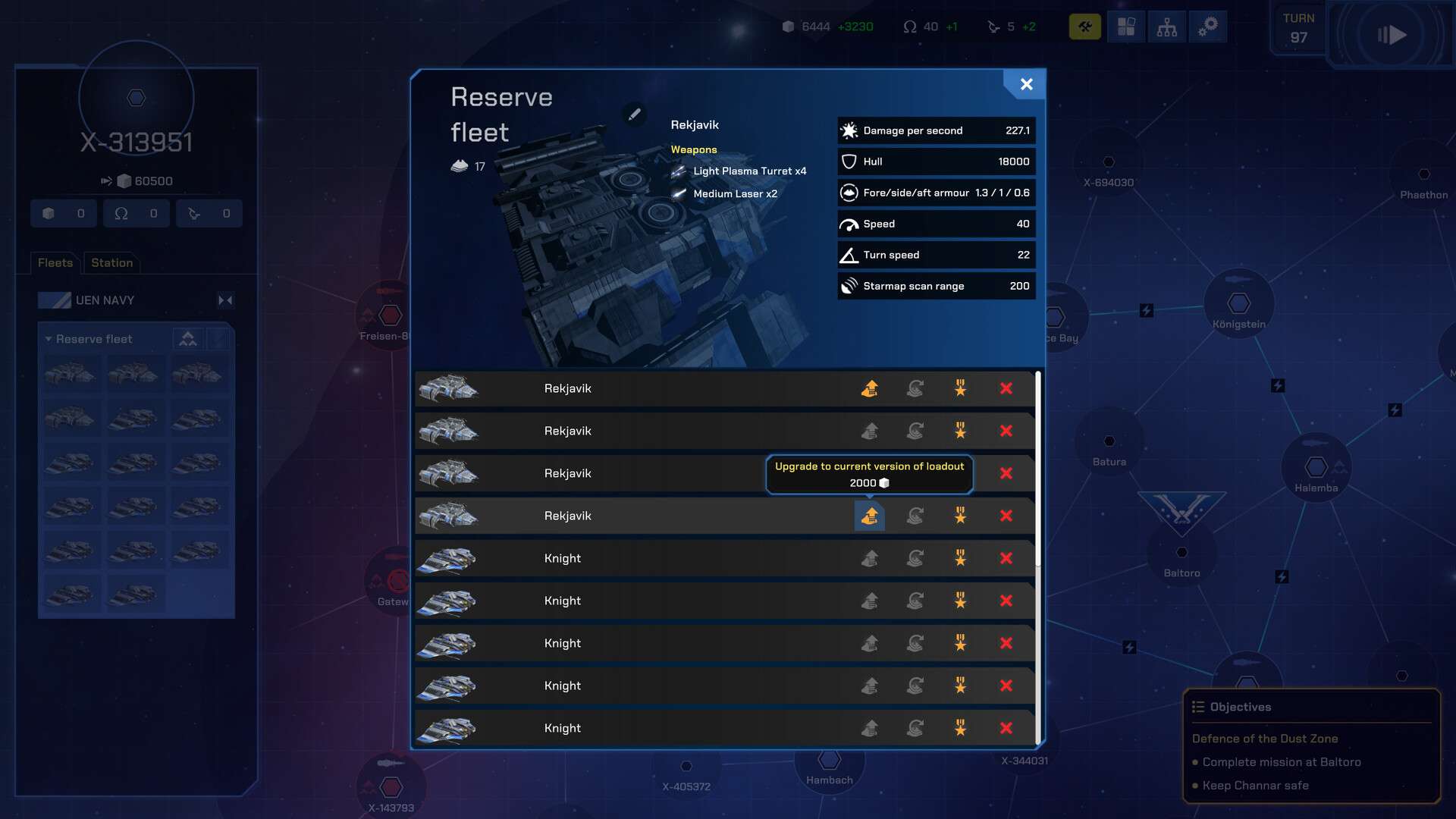
Task: End the turn with the play button
Action: (1392, 35)
